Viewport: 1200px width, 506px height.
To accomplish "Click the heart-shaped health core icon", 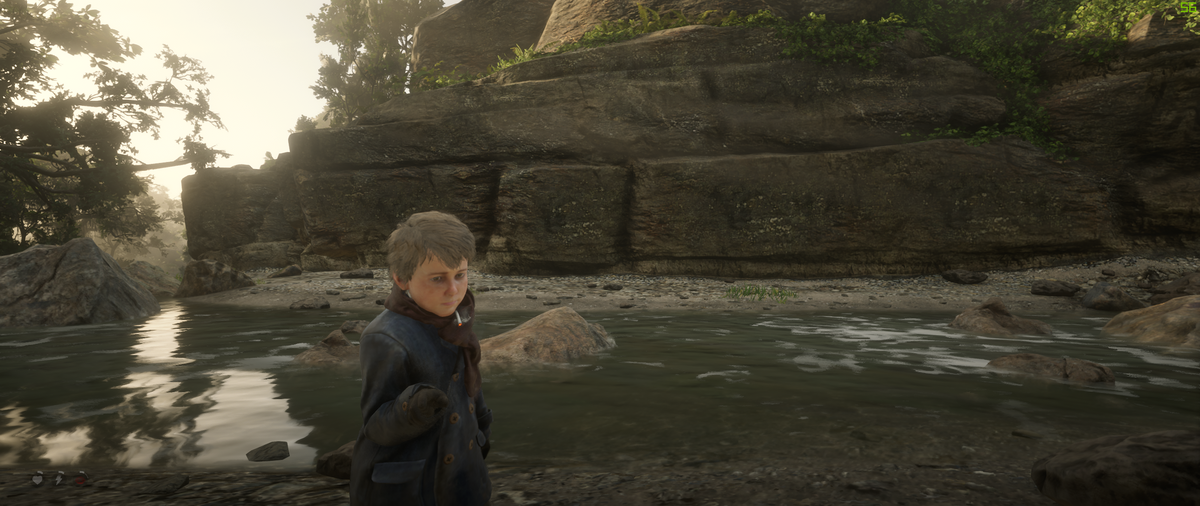I will (38, 479).
